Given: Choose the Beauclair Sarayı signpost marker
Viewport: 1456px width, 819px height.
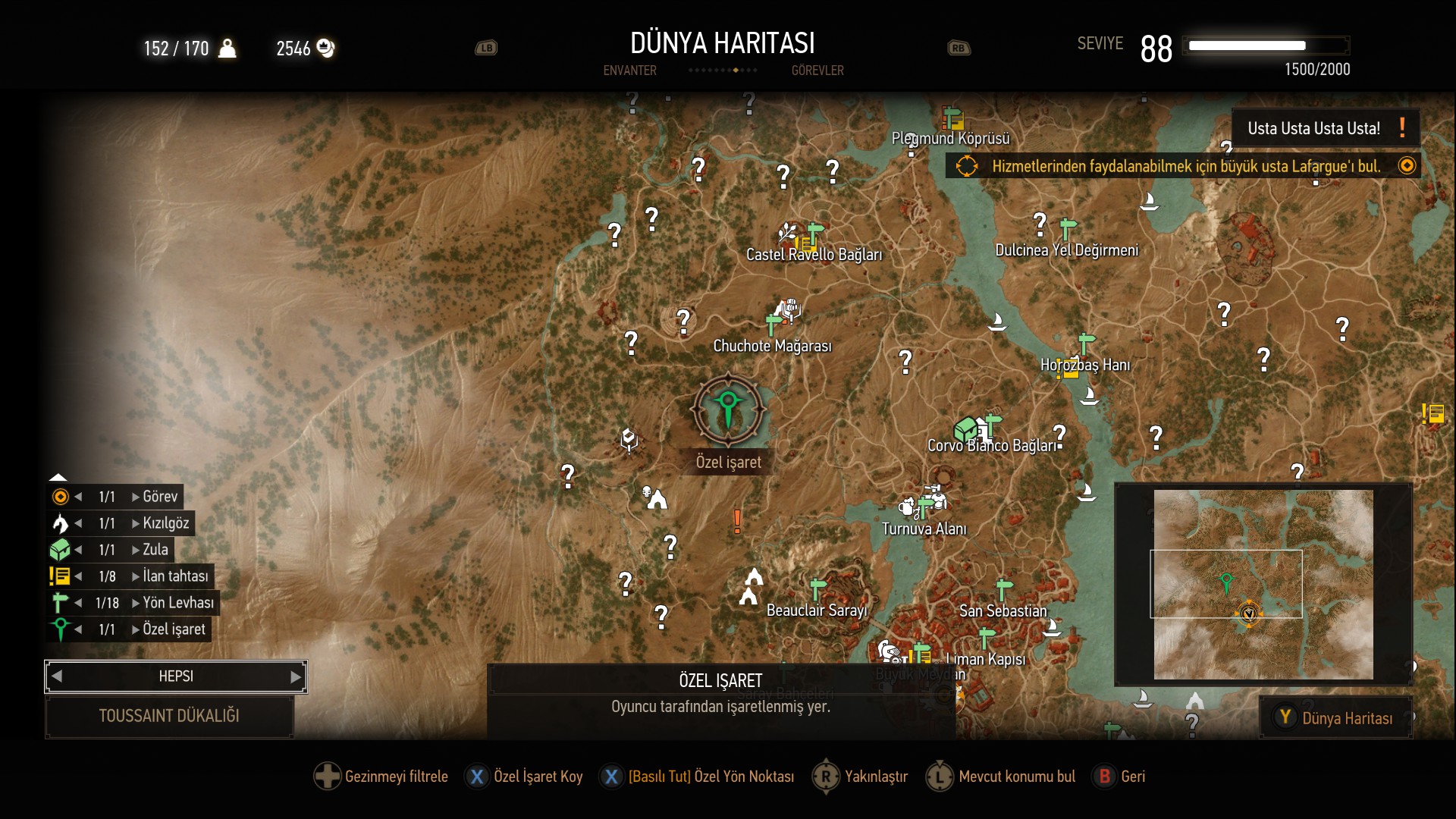Looking at the screenshot, I should pos(817,588).
